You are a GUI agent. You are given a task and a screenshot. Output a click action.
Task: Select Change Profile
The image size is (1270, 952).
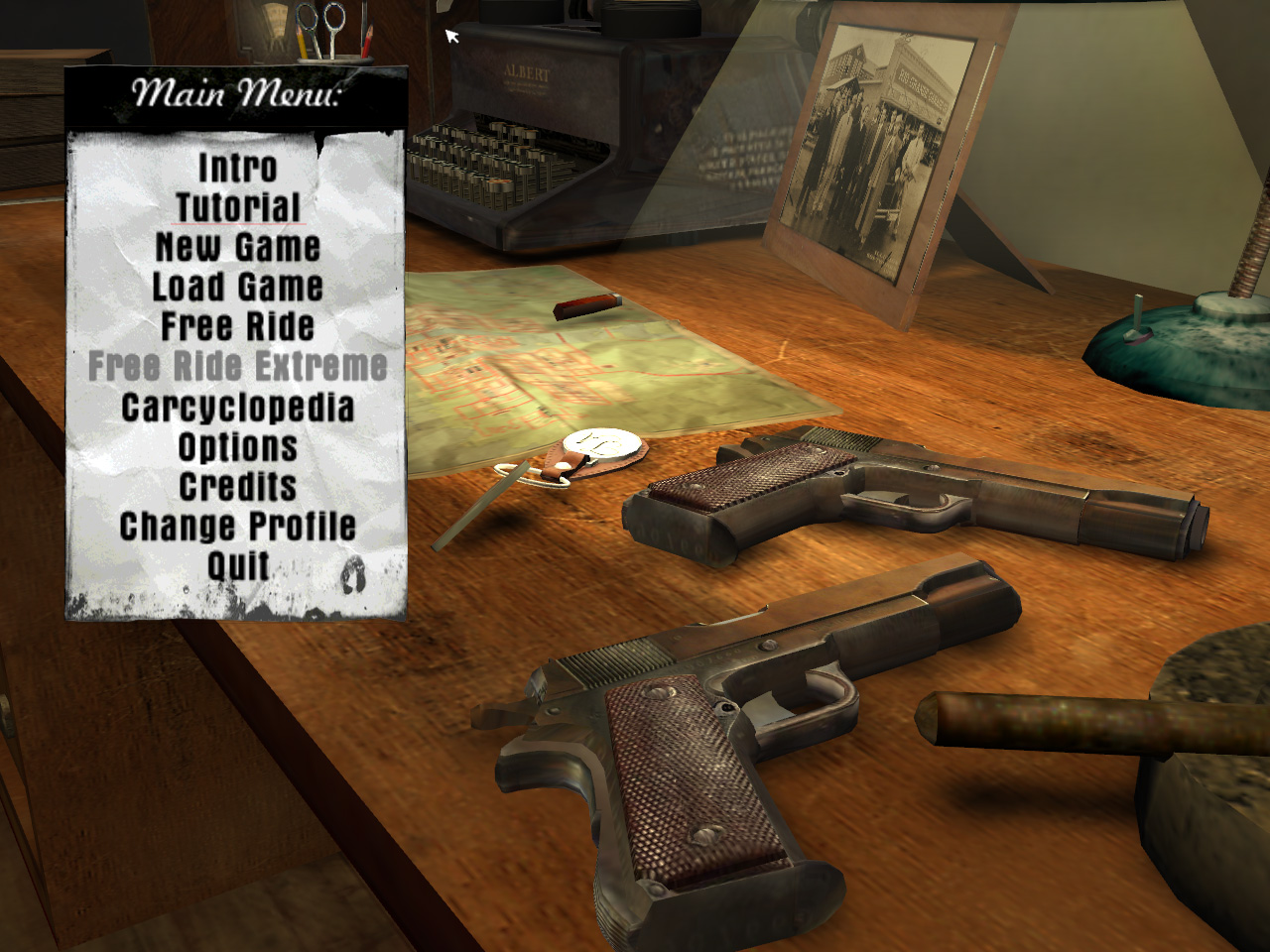pos(238,524)
